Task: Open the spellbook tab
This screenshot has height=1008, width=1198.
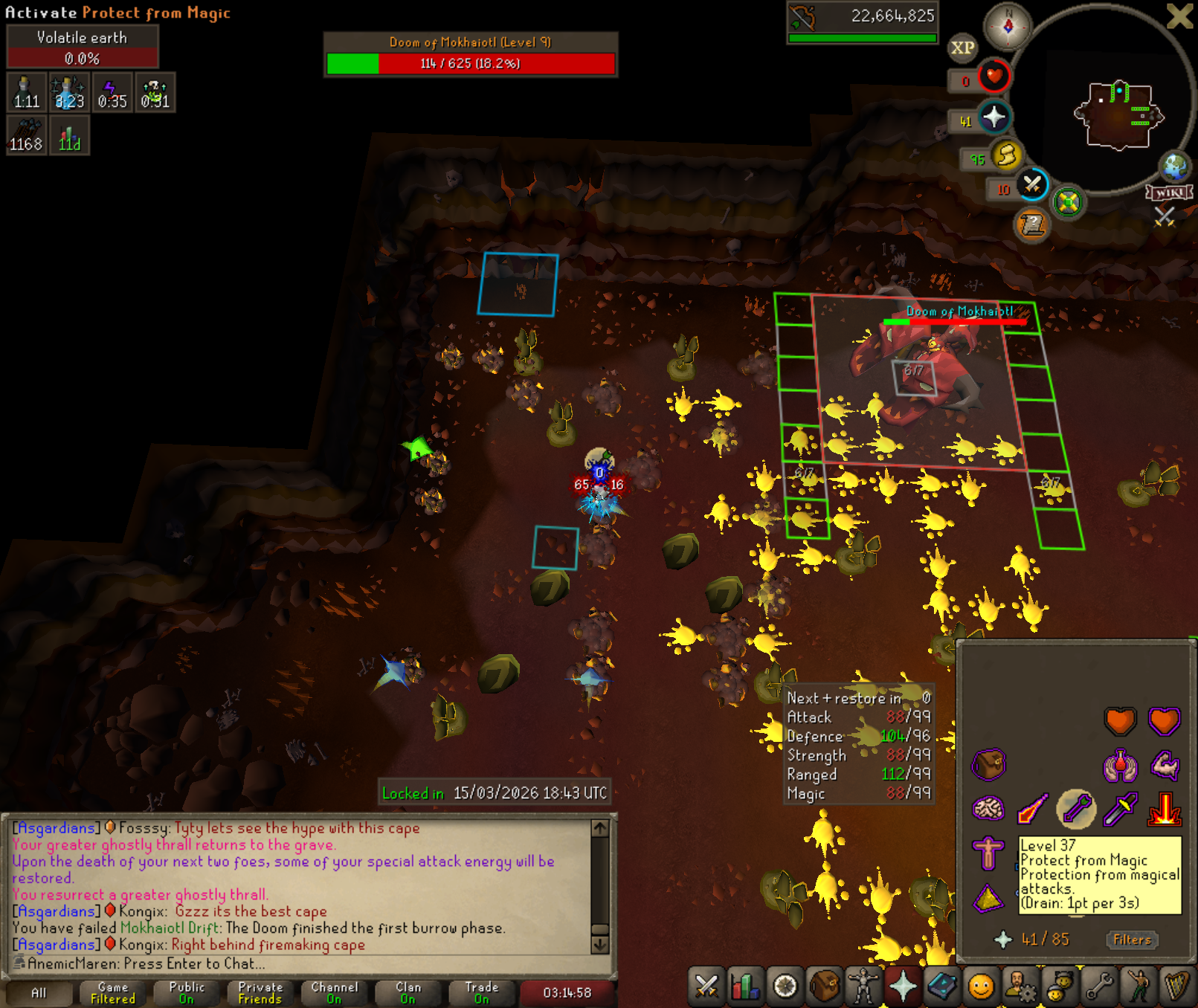Action: (x=942, y=987)
